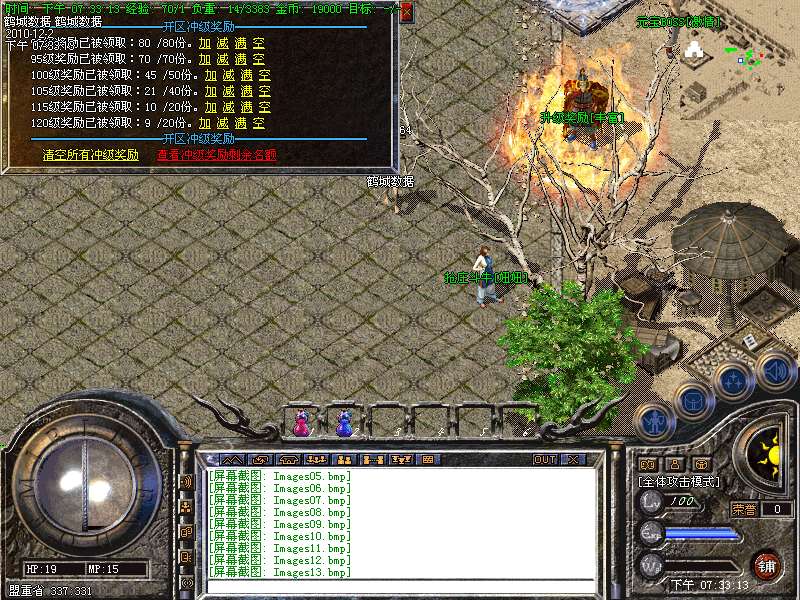The image size is (800, 600).
Task: Click 清空所有冲级奖励 link
Action: coord(91,155)
